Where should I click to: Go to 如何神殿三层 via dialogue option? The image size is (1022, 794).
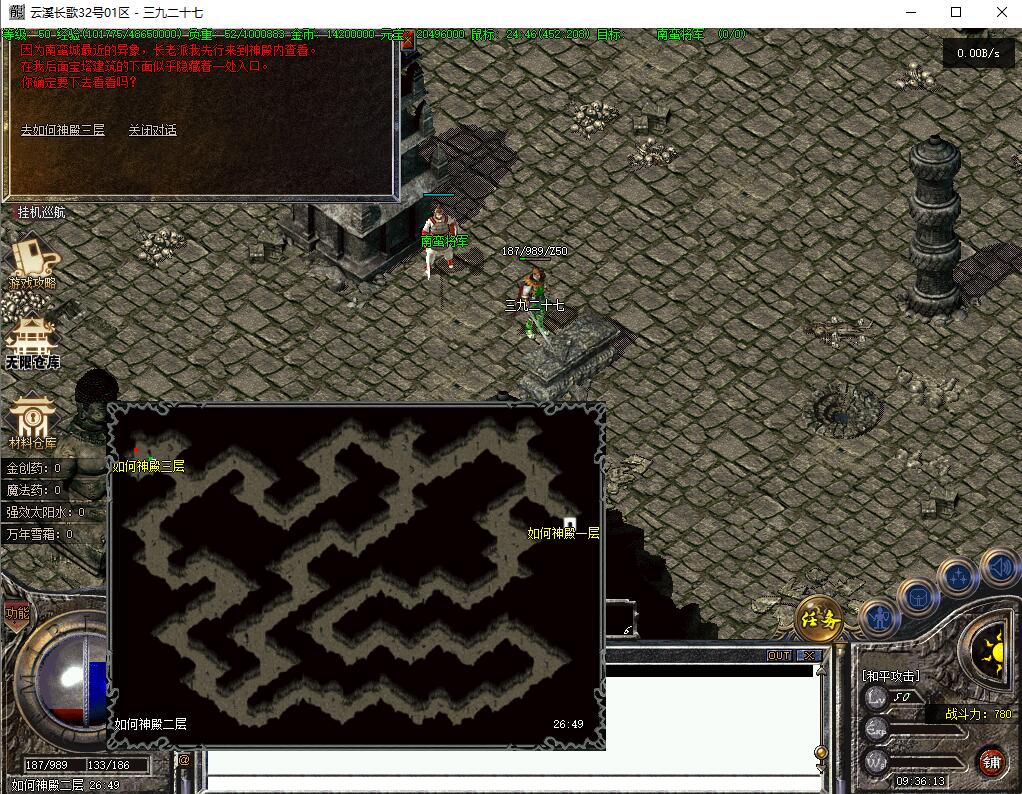[62, 130]
